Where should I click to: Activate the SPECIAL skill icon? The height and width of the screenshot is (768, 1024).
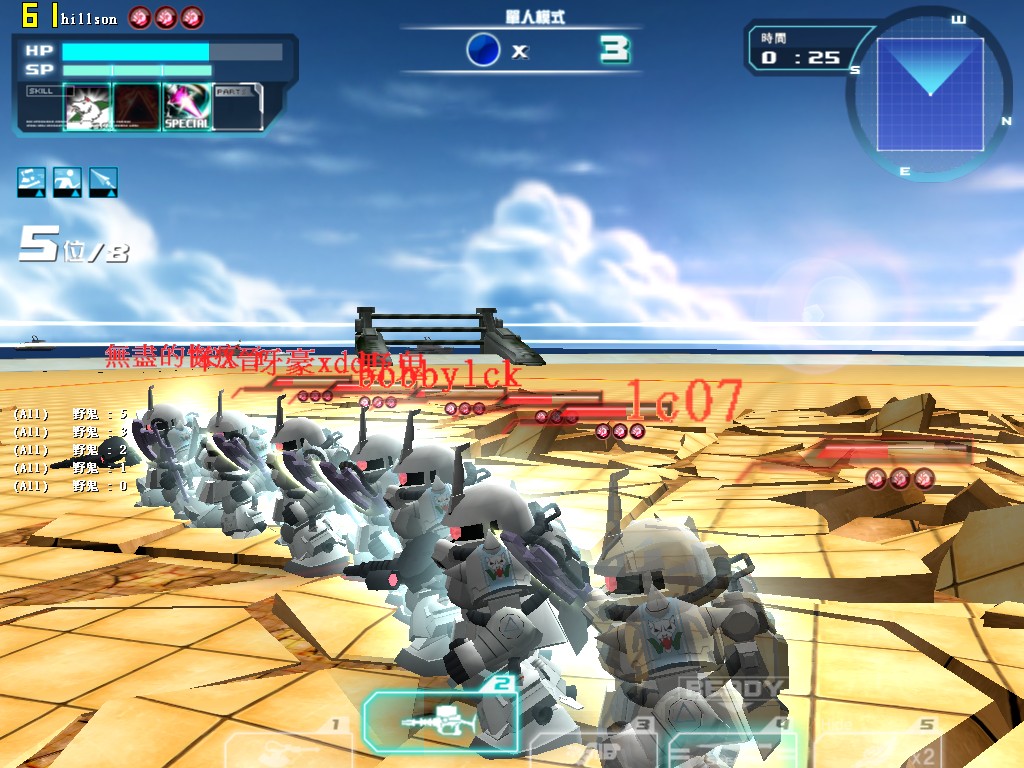(x=186, y=107)
